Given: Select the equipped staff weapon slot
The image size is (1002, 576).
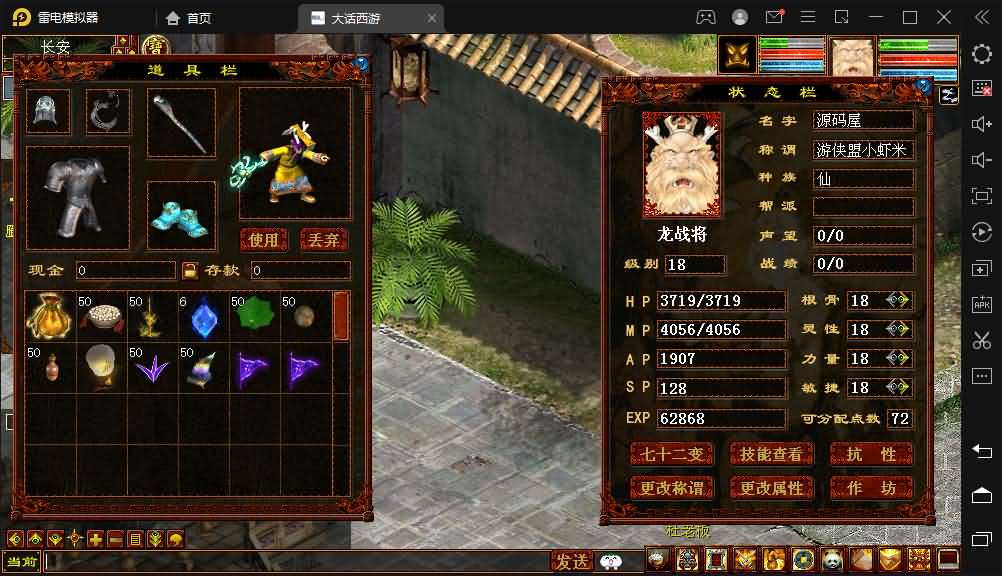Looking at the screenshot, I should (181, 123).
